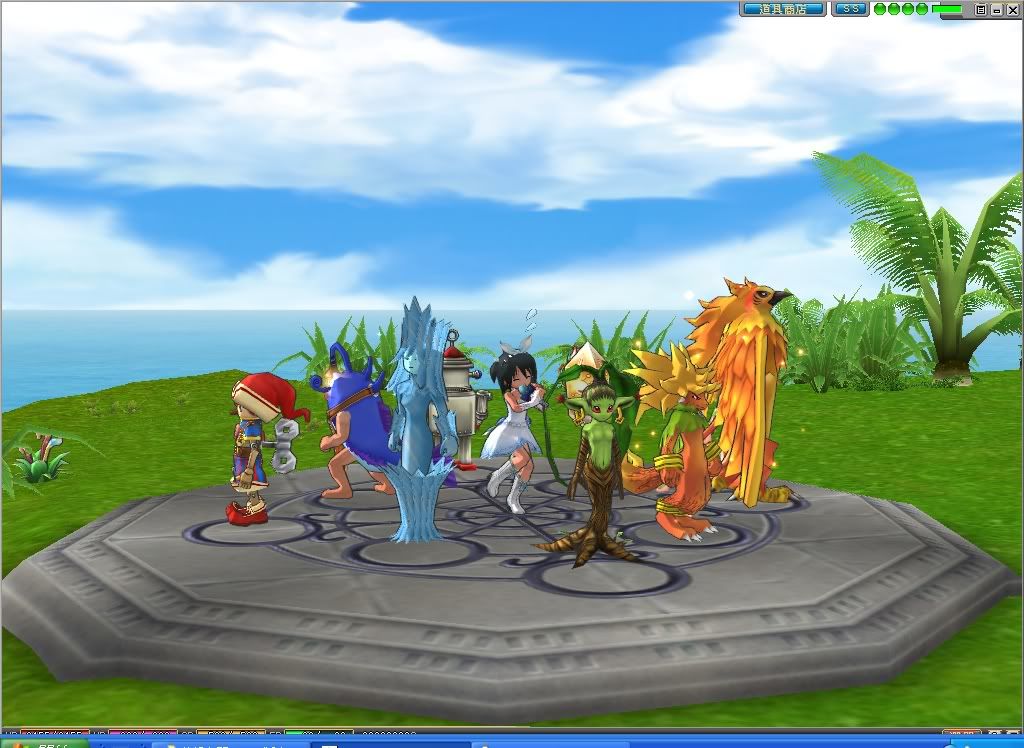The image size is (1024, 748).
Task: Close the game window
Action: coord(1011,9)
